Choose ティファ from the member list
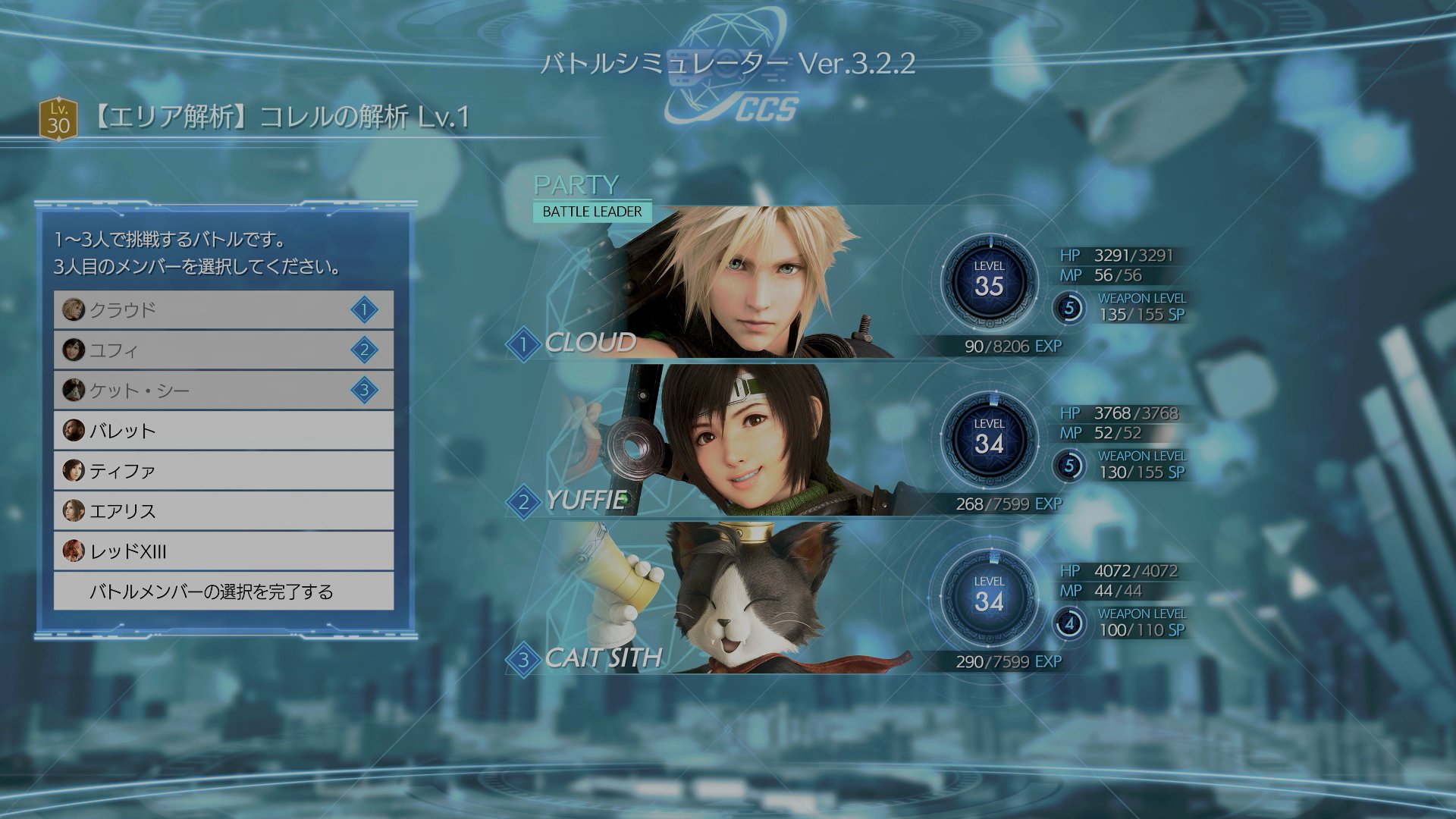1456x819 pixels. (x=224, y=471)
